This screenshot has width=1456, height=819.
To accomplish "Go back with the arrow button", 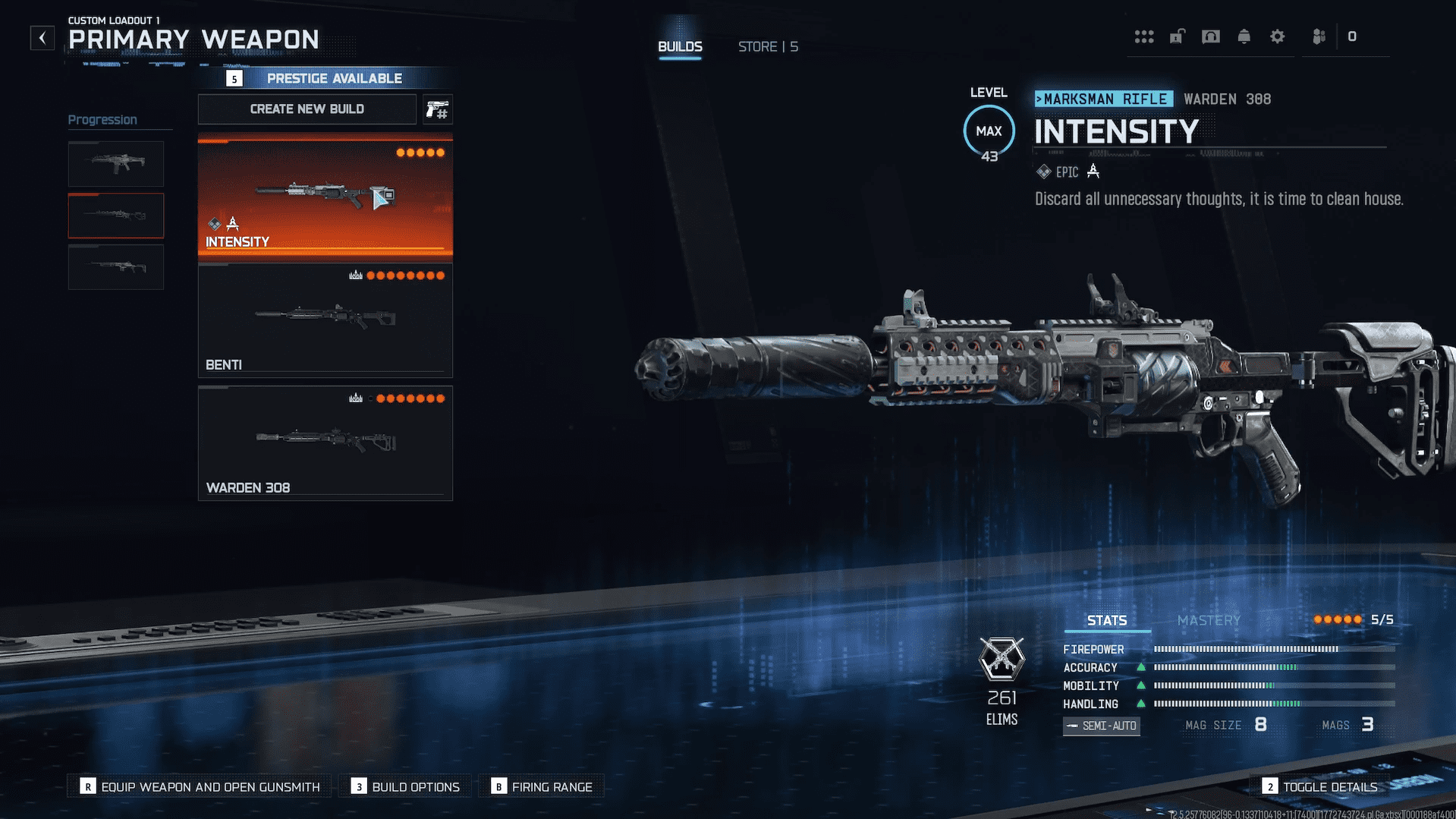I will point(42,37).
